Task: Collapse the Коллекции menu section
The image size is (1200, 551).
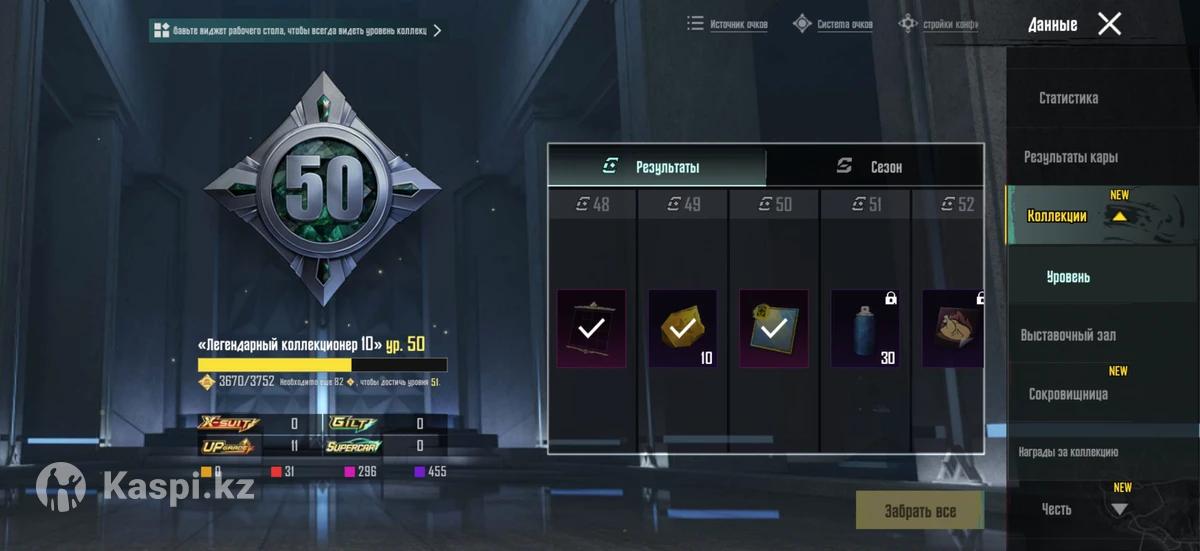Action: click(1119, 215)
